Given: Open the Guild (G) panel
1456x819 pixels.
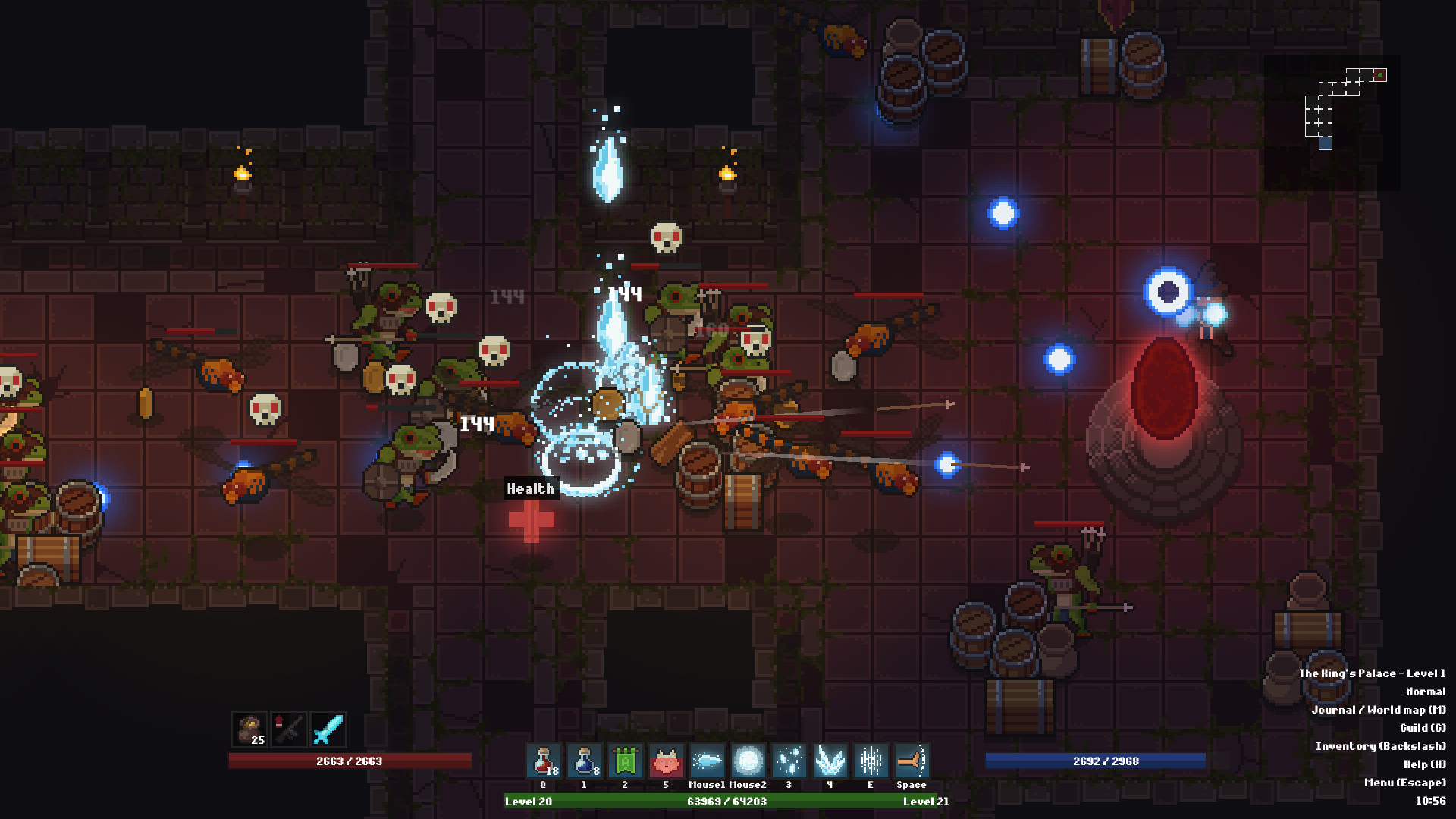Looking at the screenshot, I should (1423, 727).
